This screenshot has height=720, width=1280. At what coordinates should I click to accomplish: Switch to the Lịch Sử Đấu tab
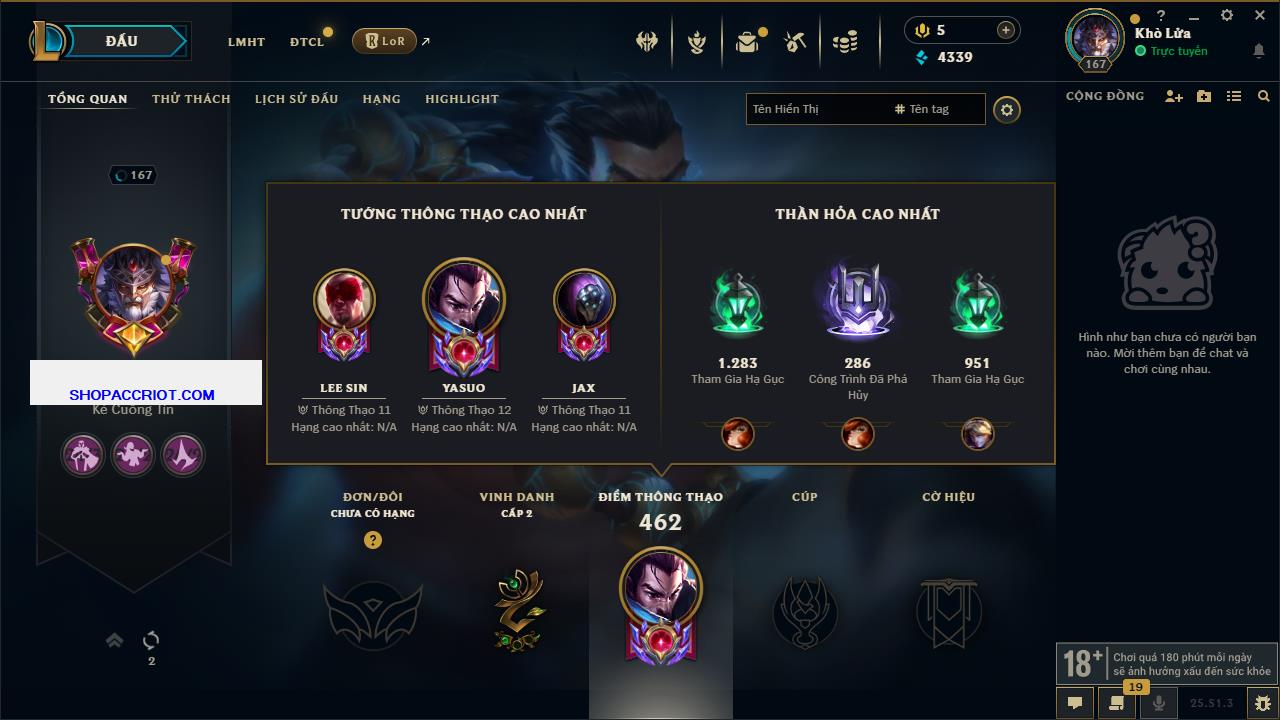click(x=296, y=99)
